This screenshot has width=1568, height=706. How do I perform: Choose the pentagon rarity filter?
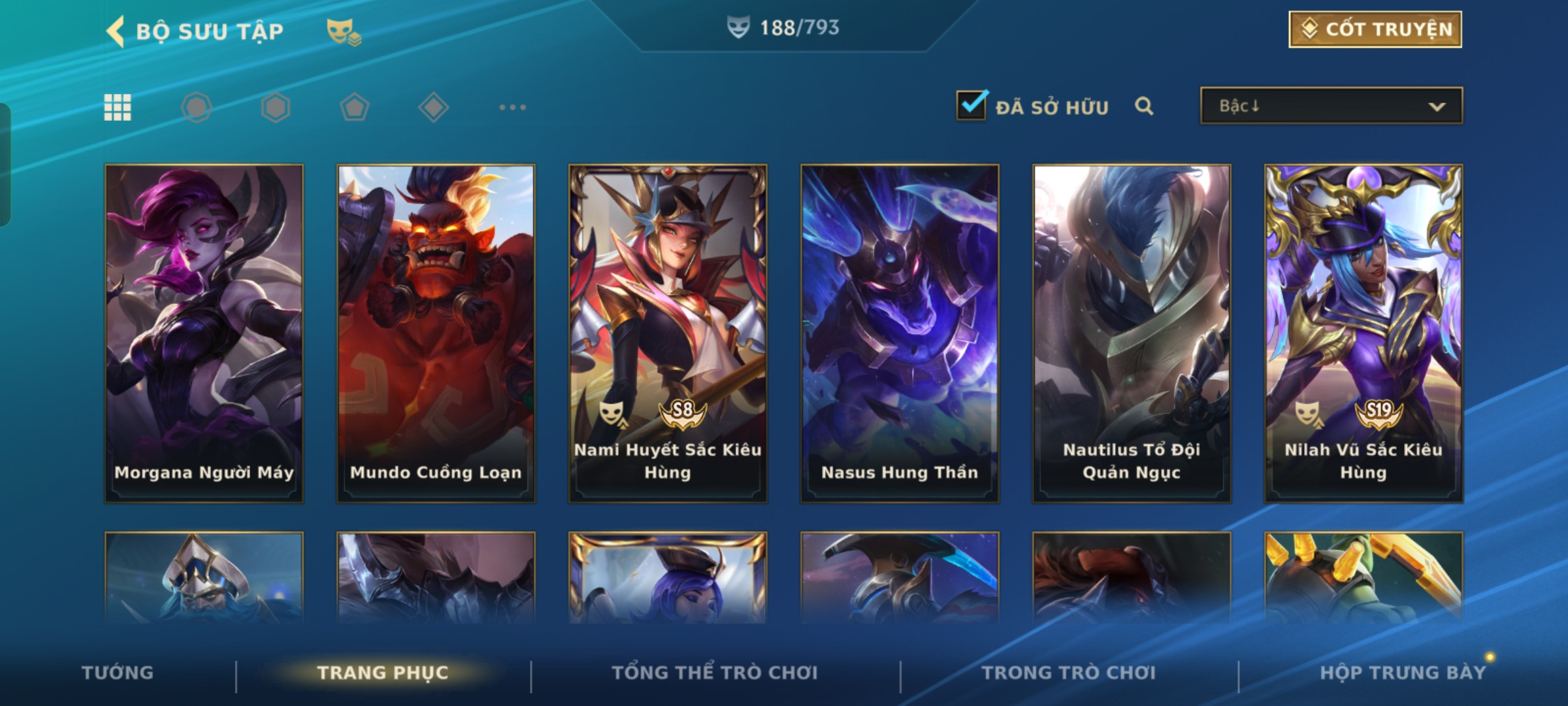coord(354,107)
